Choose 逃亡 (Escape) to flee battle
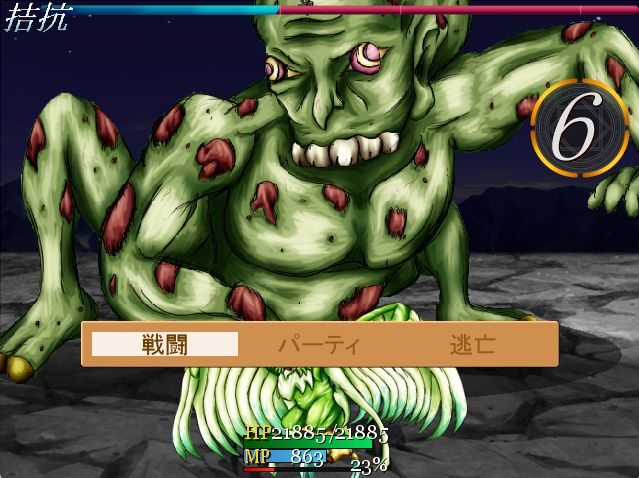Viewport: 639px width, 478px height. (472, 345)
